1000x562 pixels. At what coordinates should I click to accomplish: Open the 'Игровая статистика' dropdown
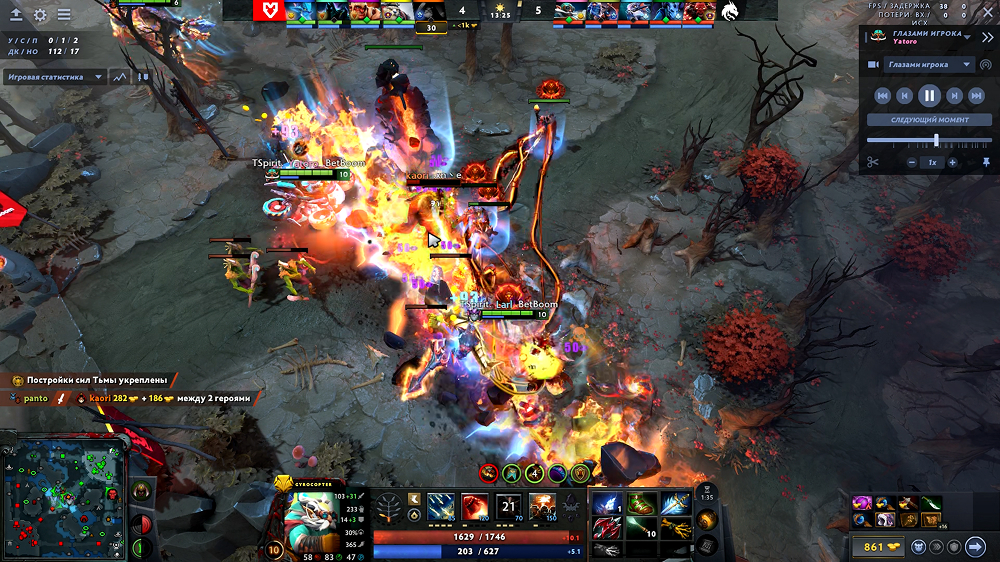pyautogui.click(x=55, y=76)
